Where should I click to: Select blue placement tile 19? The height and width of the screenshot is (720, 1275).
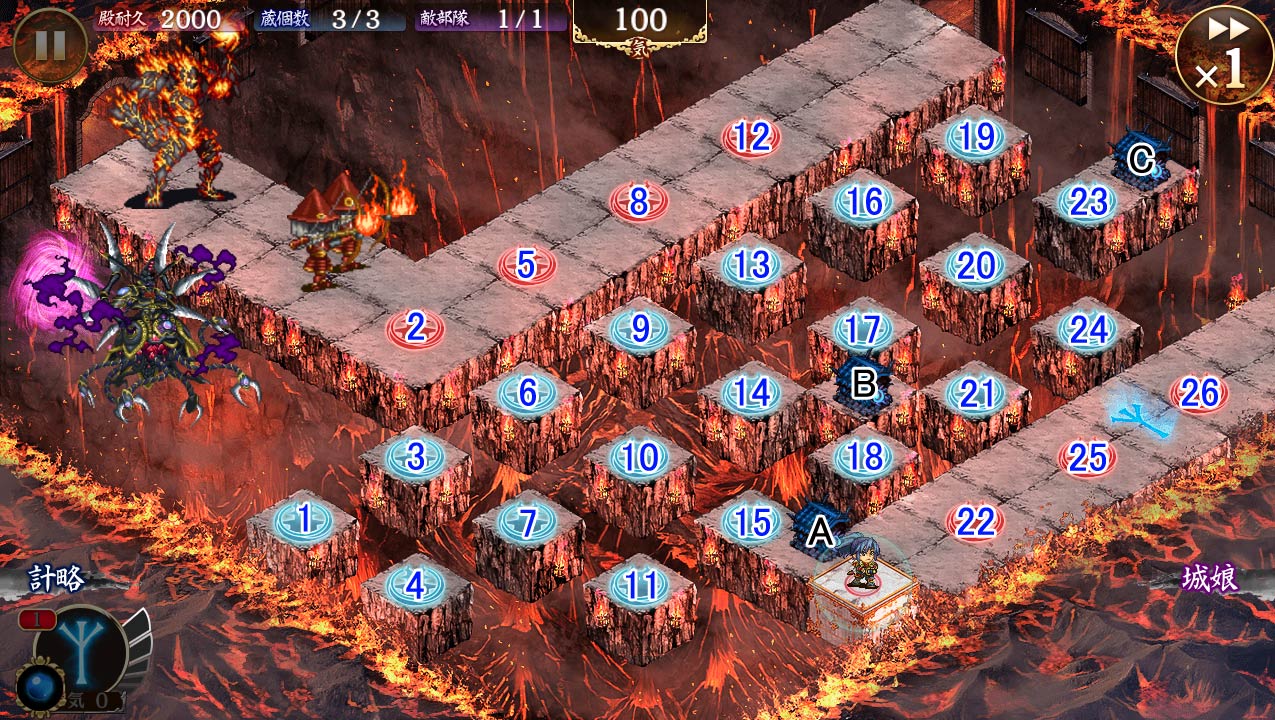coord(975,138)
